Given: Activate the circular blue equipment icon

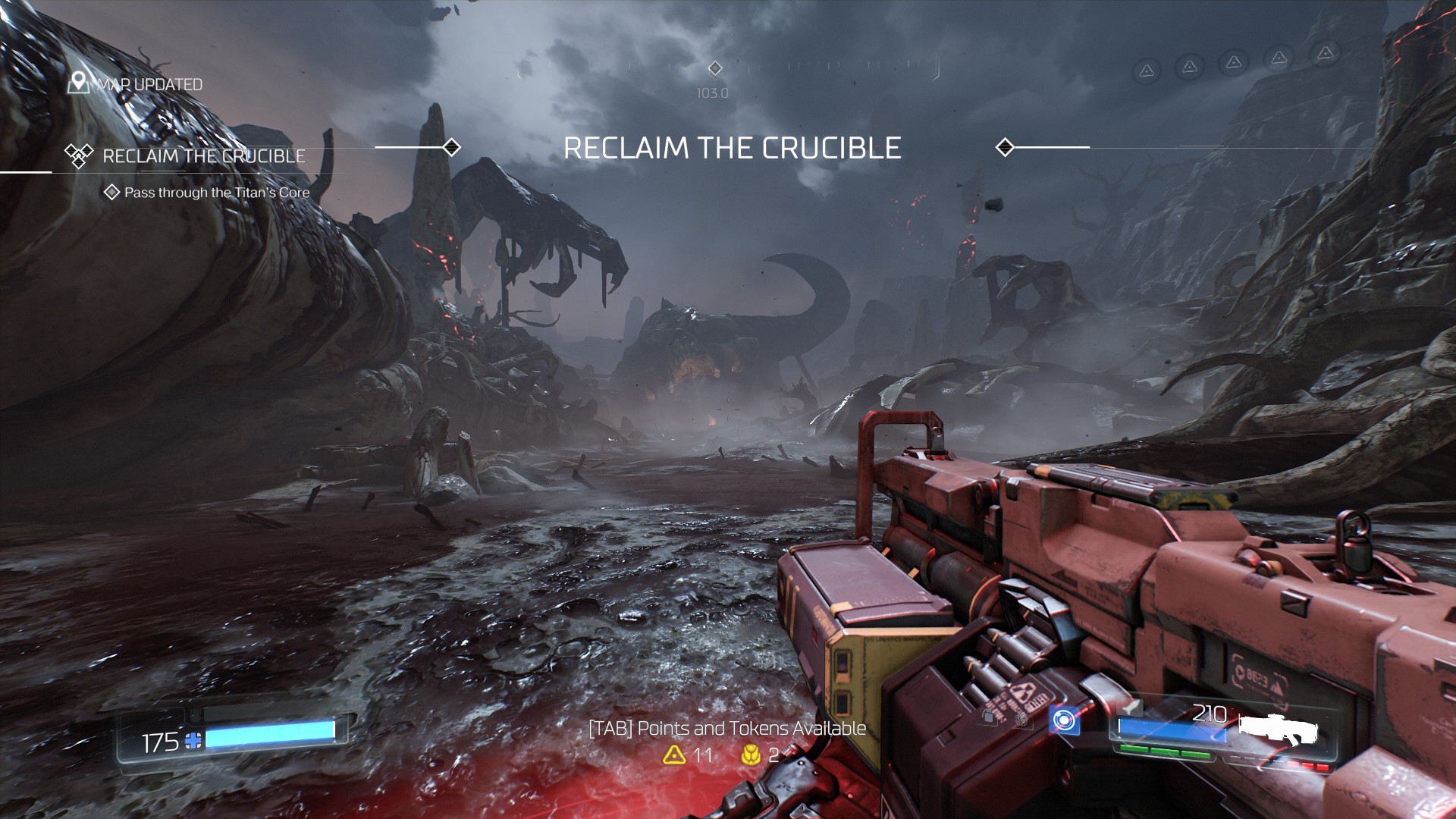Looking at the screenshot, I should click(x=1064, y=720).
